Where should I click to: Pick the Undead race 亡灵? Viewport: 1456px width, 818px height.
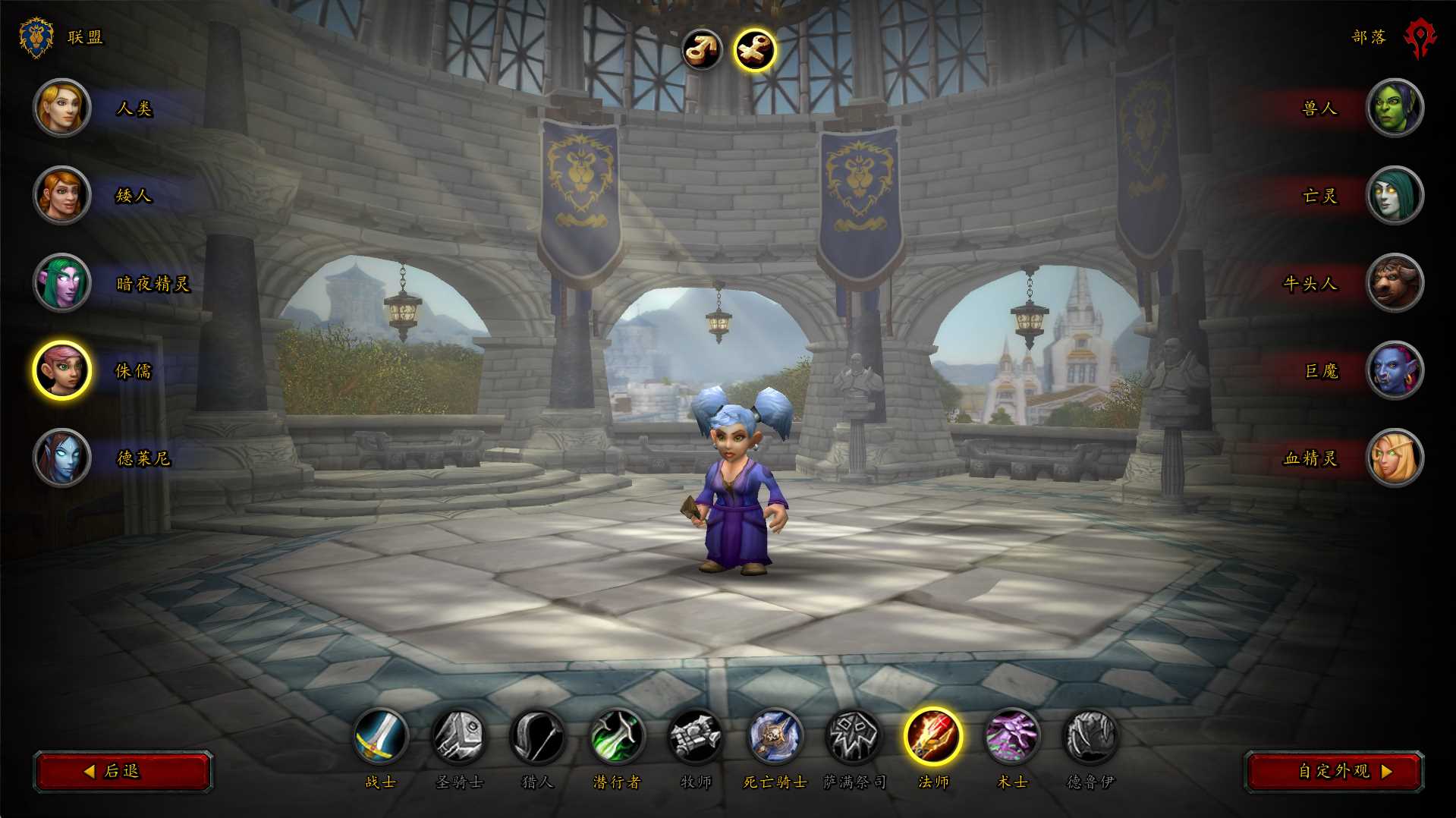pos(1394,196)
